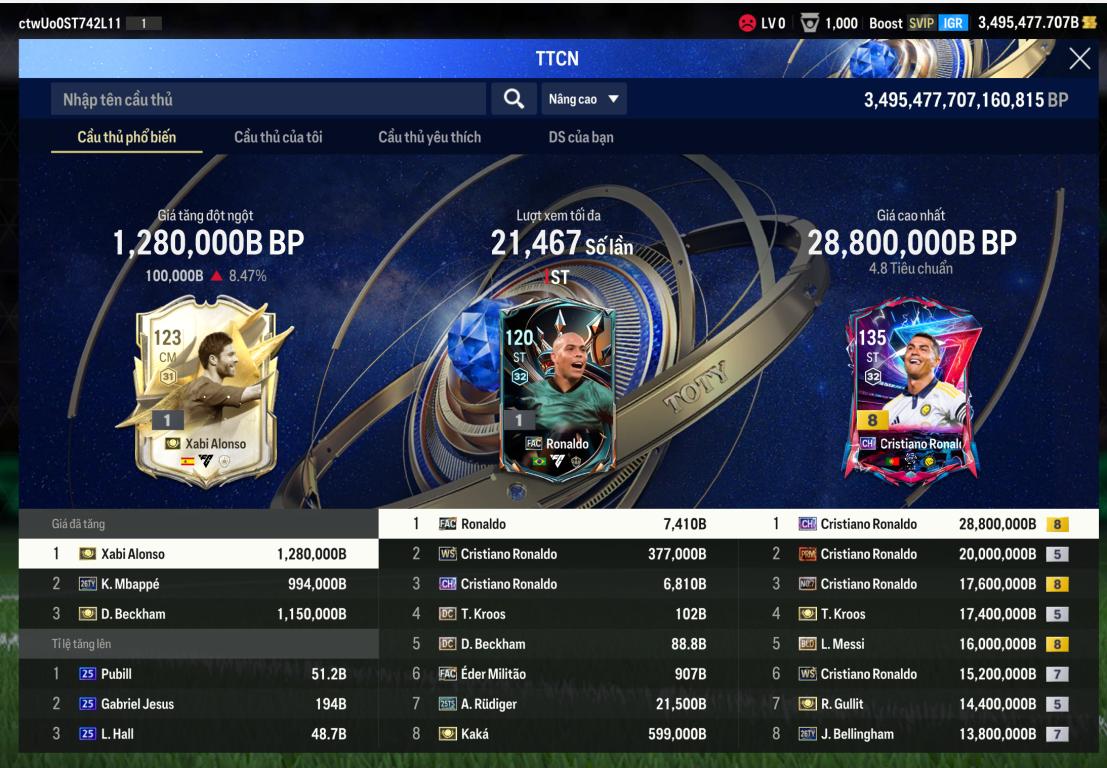Select the Éder Militão row
This screenshot has width=1107, height=768.
[558, 674]
